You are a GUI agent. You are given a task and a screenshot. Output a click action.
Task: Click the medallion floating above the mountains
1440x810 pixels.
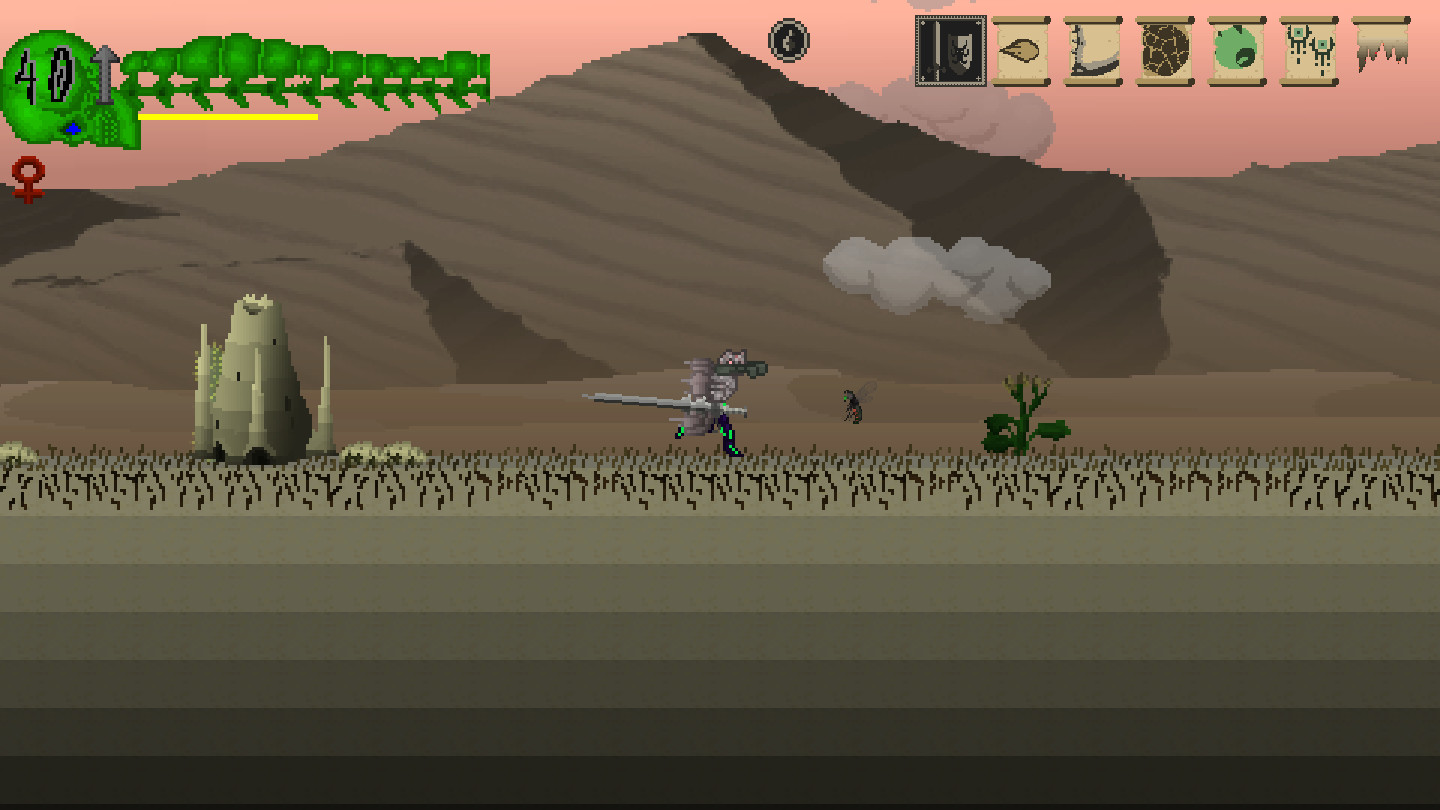coord(787,42)
